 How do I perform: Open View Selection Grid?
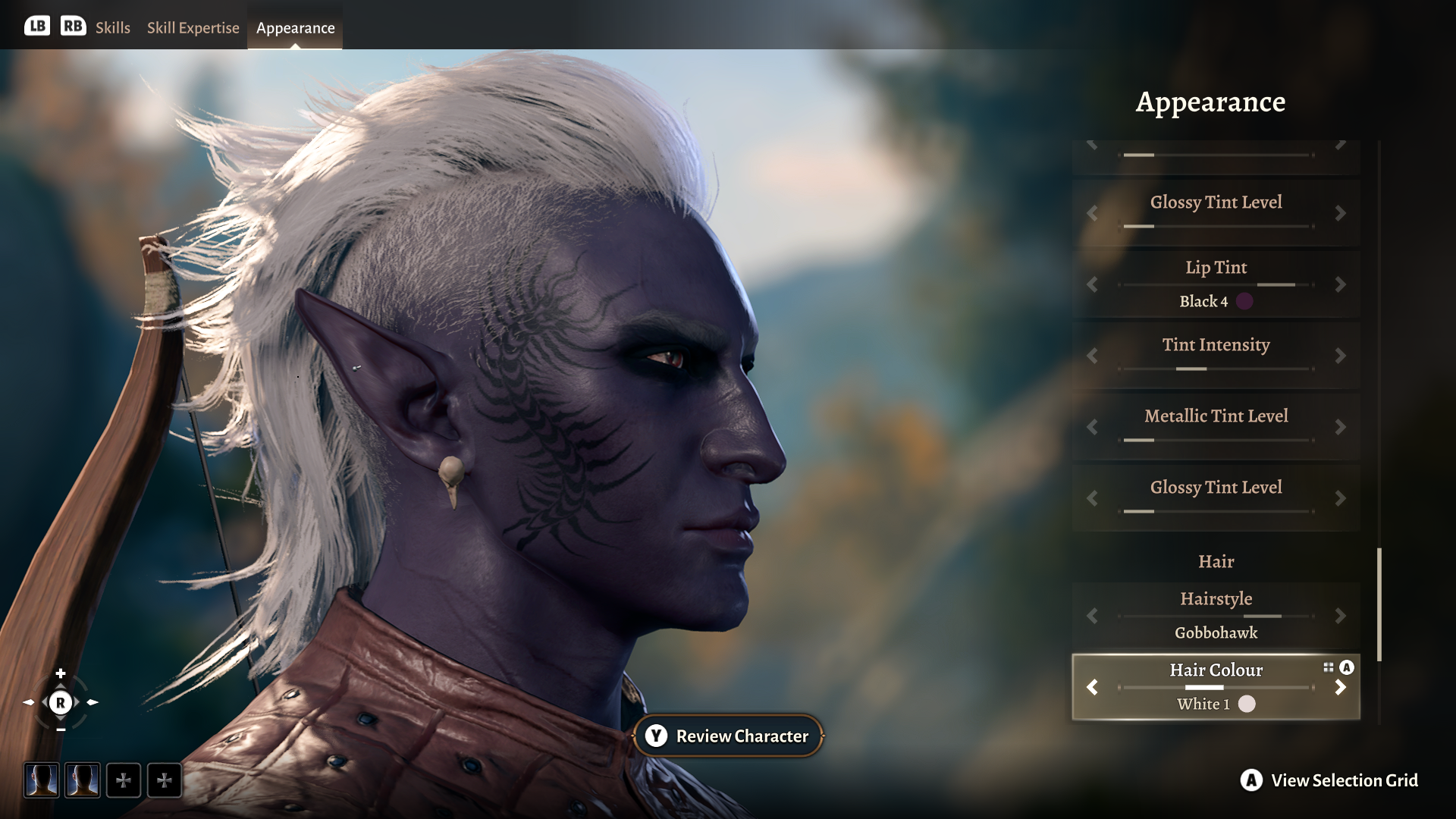pyautogui.click(x=1330, y=780)
